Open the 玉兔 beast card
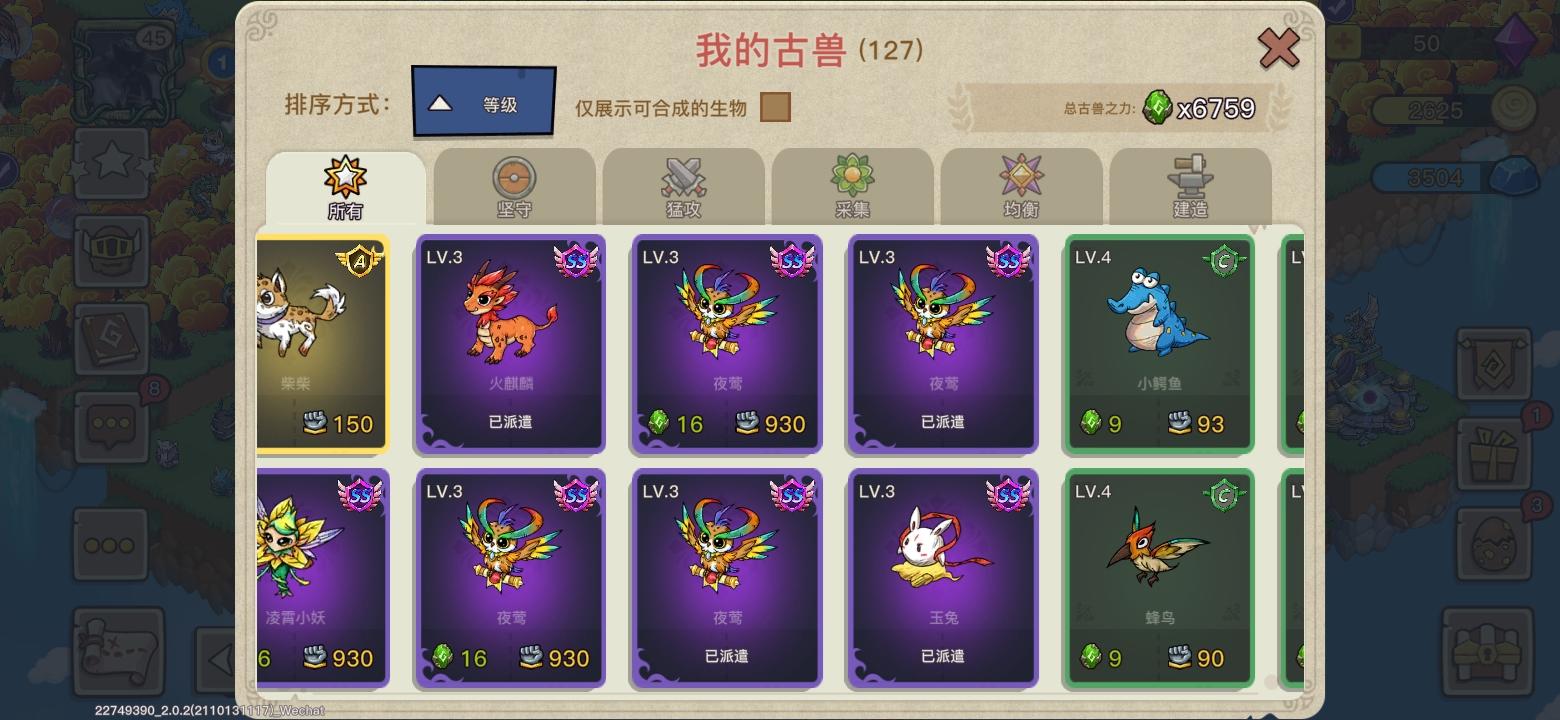The image size is (1560, 720). 942,578
